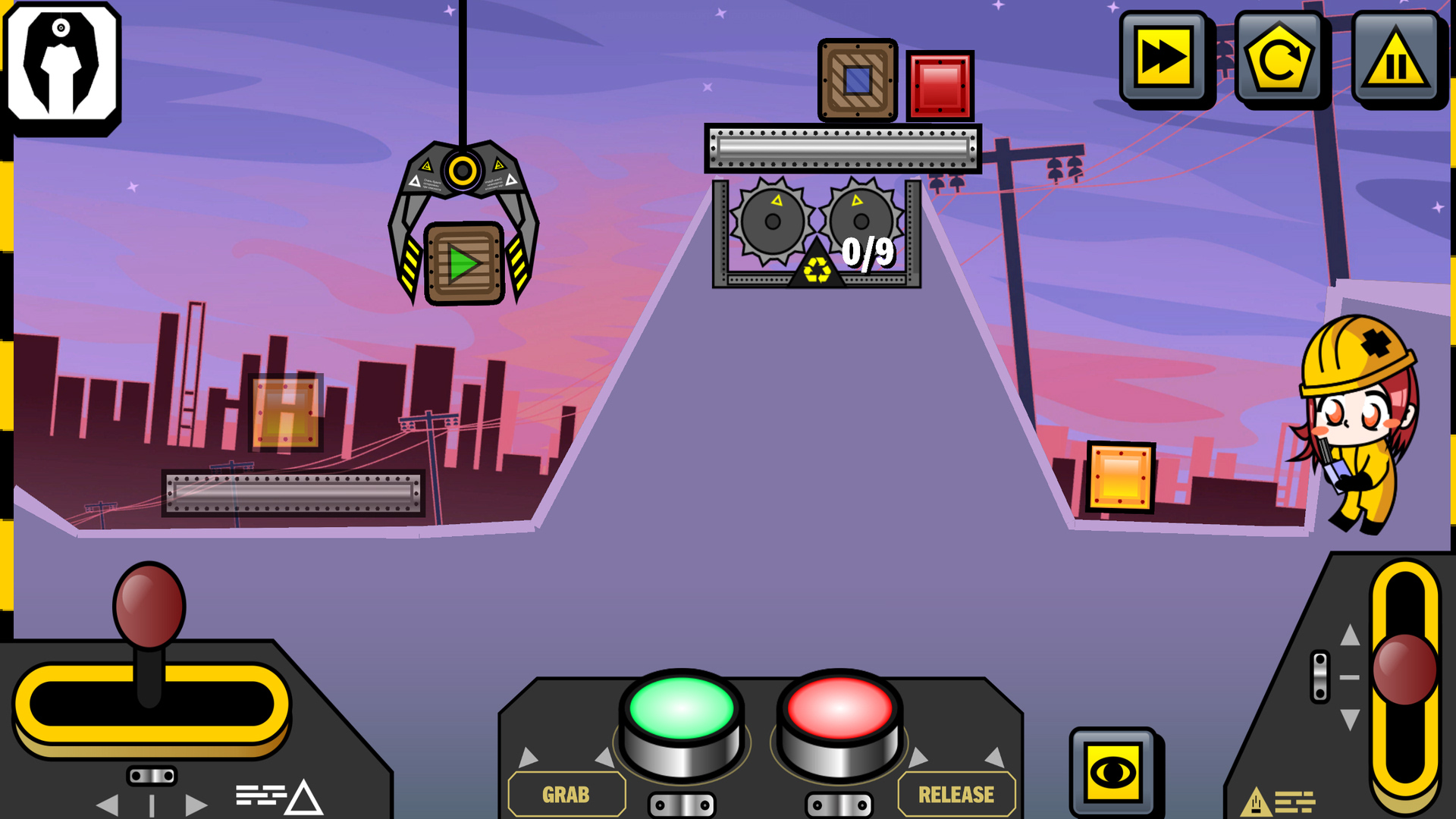Toggle the small metal switch under the joystick

click(x=152, y=775)
